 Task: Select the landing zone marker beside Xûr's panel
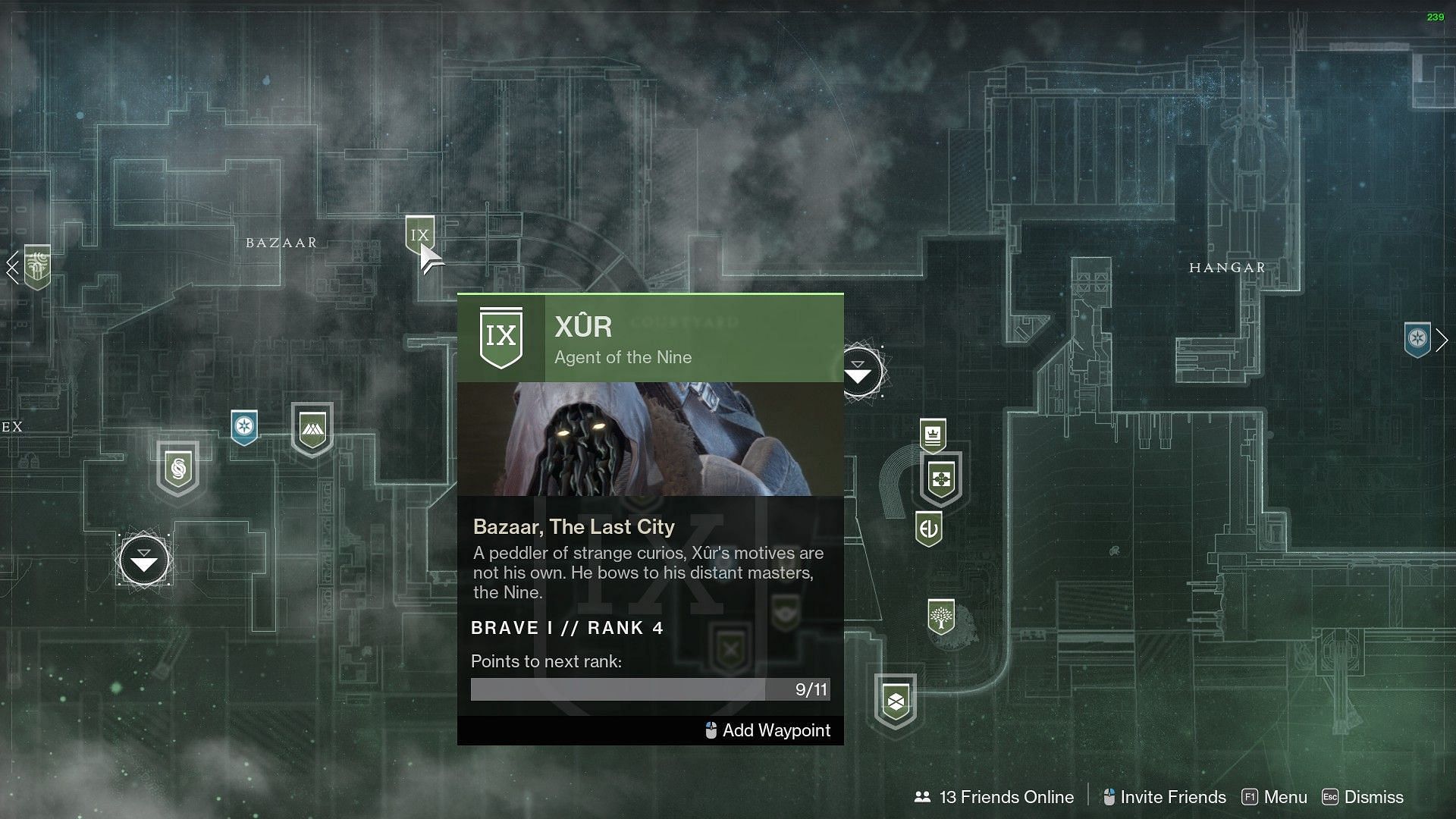[860, 372]
